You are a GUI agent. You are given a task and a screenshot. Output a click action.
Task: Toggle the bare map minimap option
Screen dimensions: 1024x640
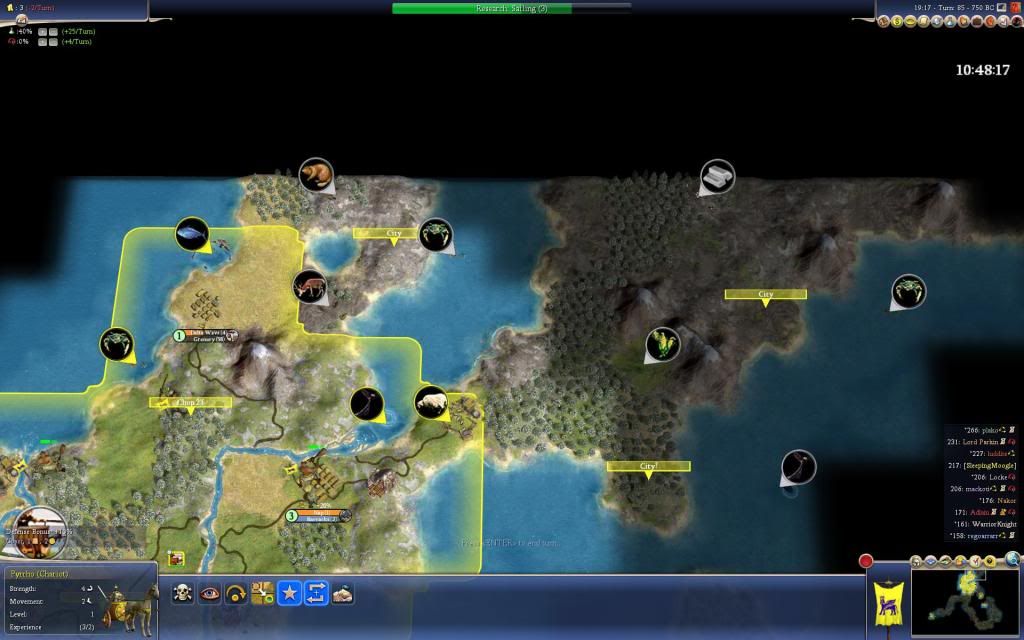coord(928,562)
